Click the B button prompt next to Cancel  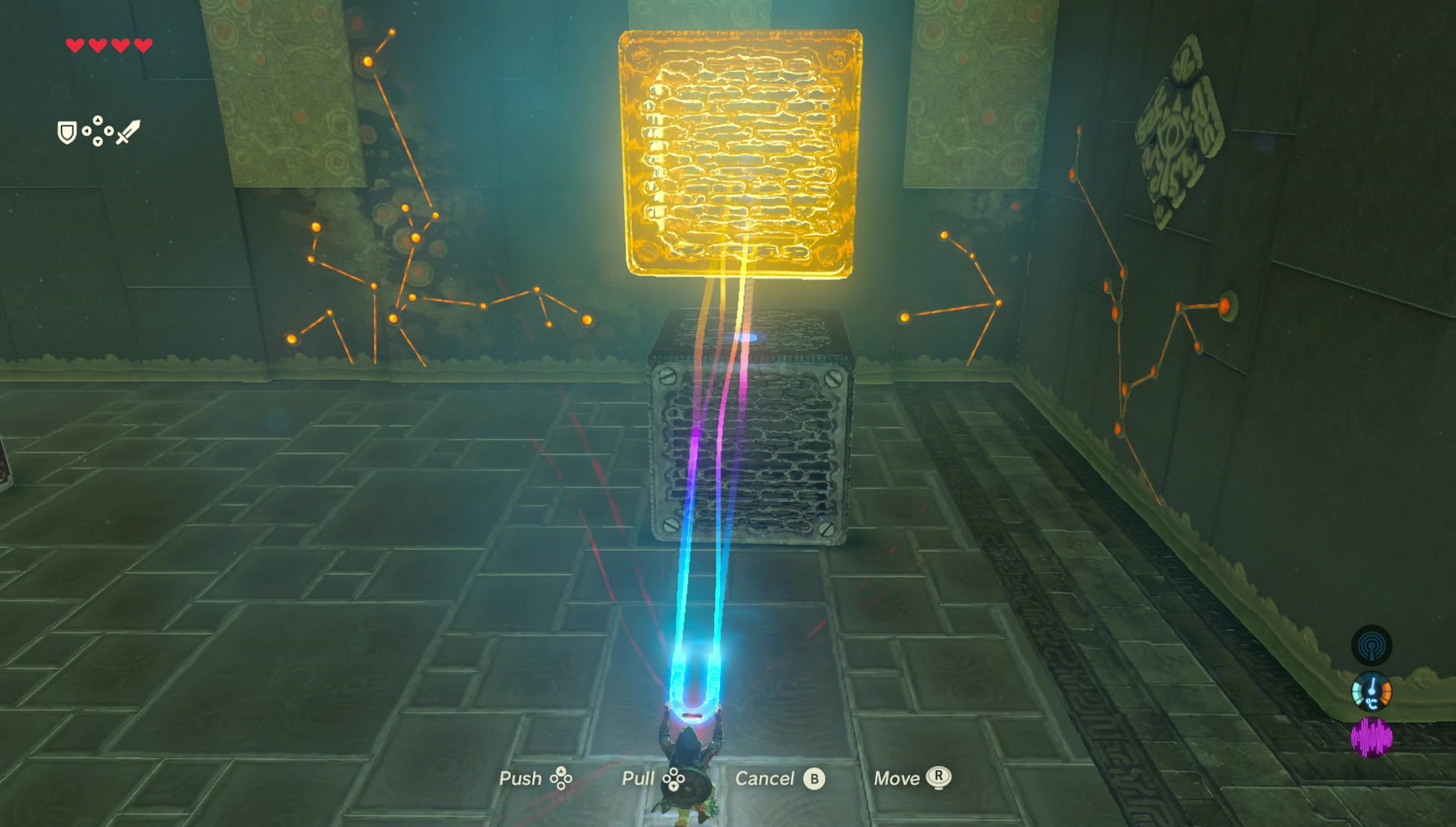point(814,778)
